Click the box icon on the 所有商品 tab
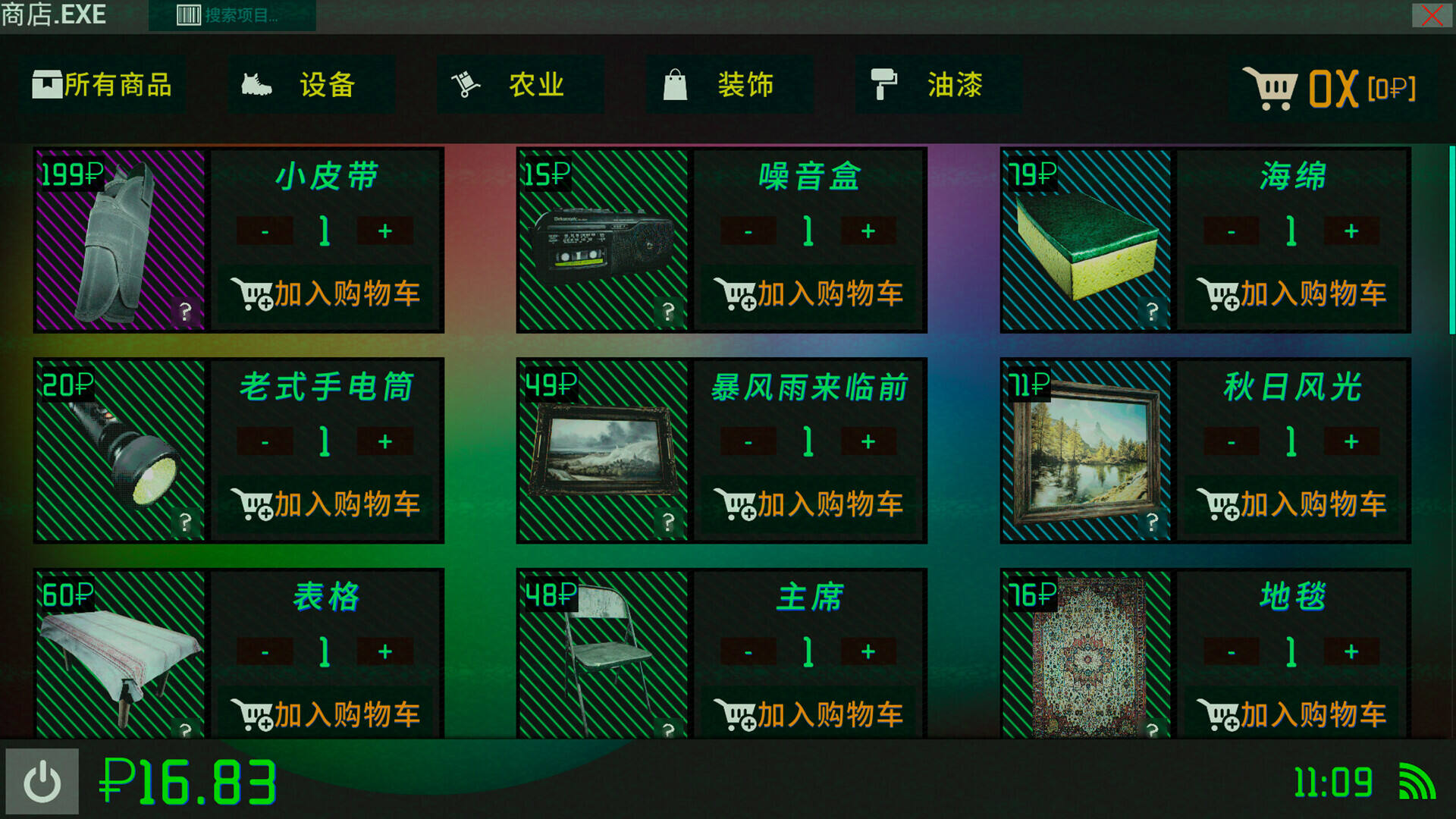Image resolution: width=1456 pixels, height=819 pixels. coord(47,83)
